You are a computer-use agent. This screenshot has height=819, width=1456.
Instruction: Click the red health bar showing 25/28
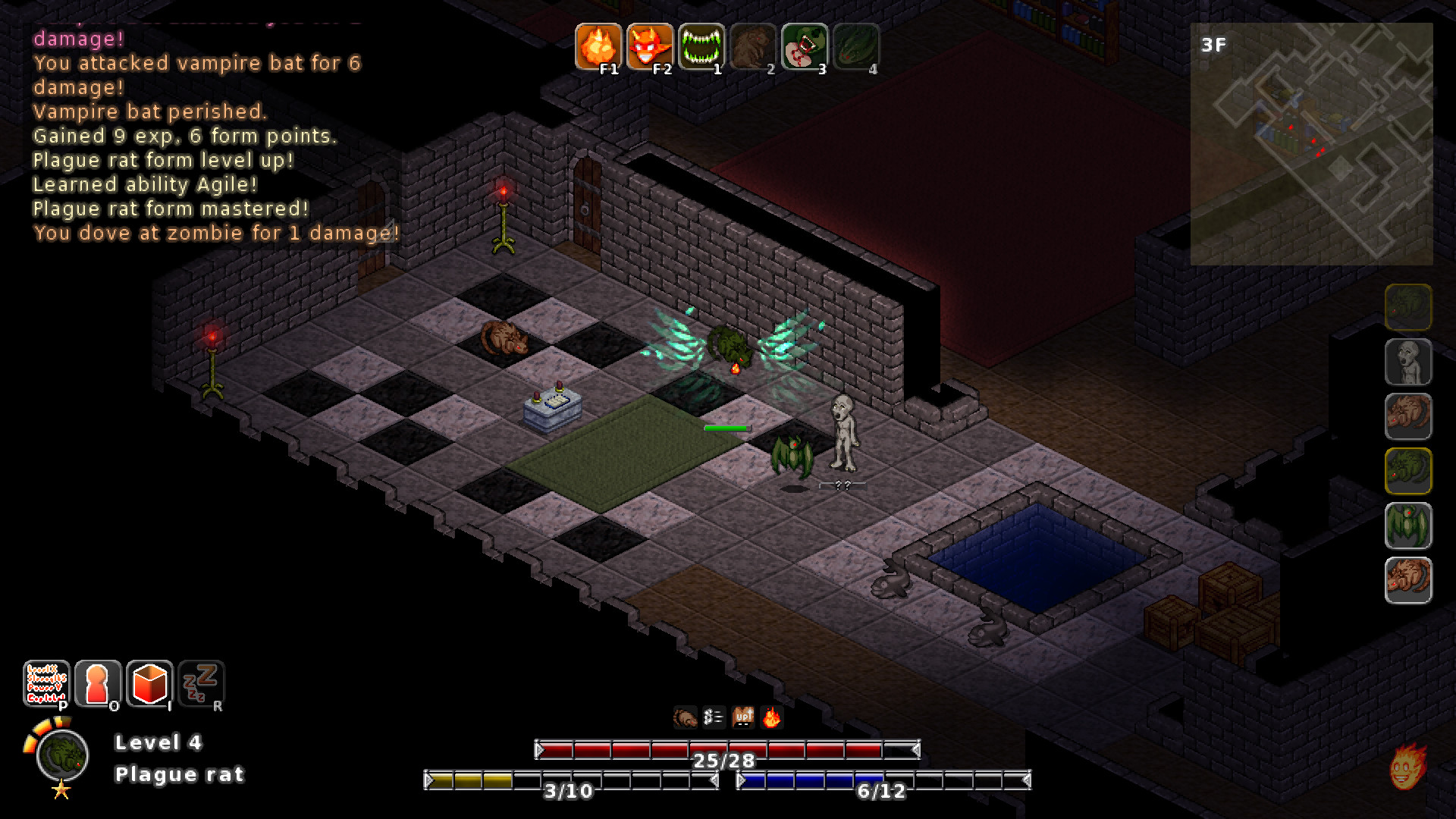[x=724, y=749]
